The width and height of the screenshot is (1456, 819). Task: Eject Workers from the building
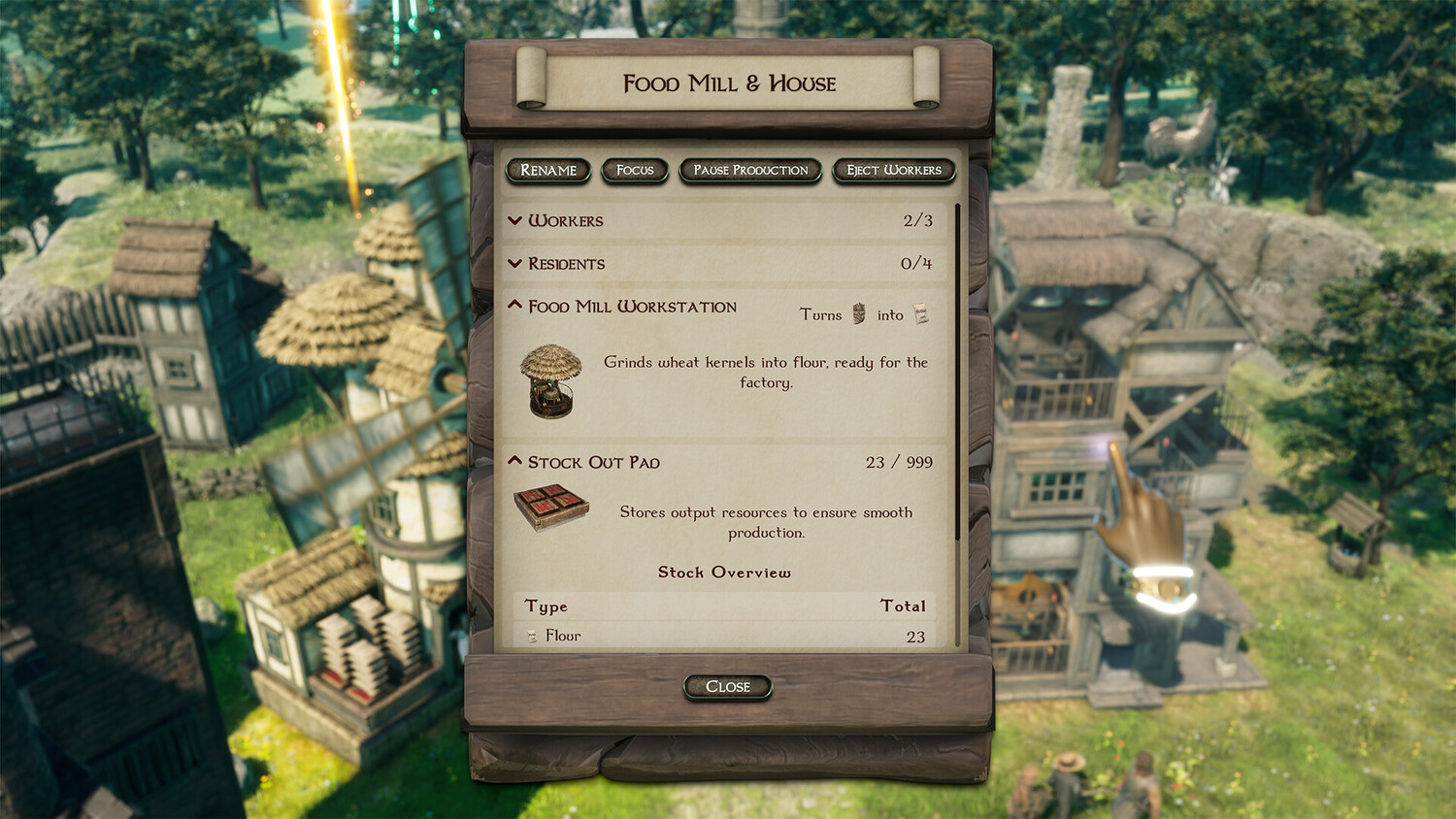point(894,171)
